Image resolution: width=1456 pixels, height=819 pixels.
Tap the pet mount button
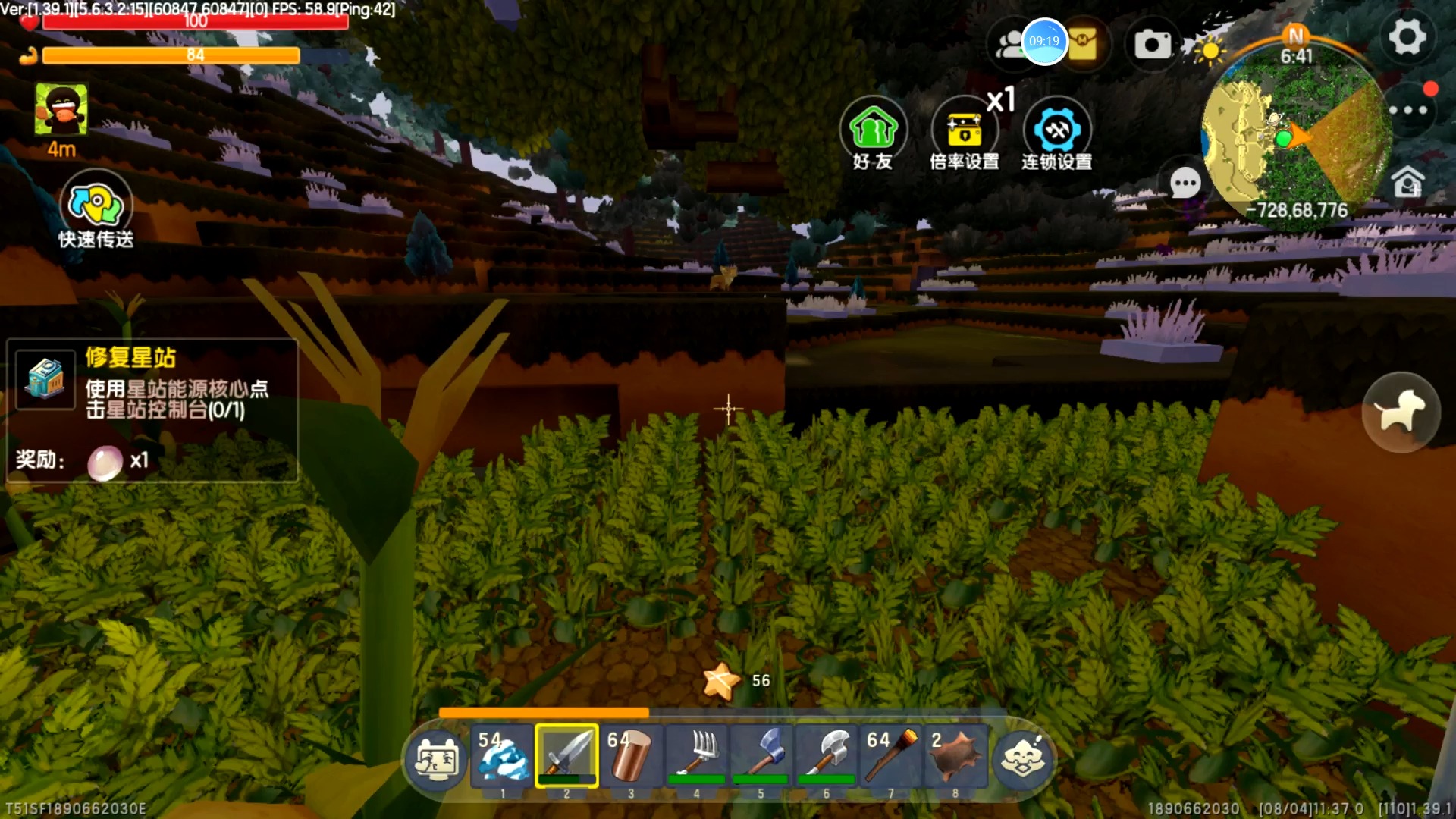click(x=1400, y=412)
